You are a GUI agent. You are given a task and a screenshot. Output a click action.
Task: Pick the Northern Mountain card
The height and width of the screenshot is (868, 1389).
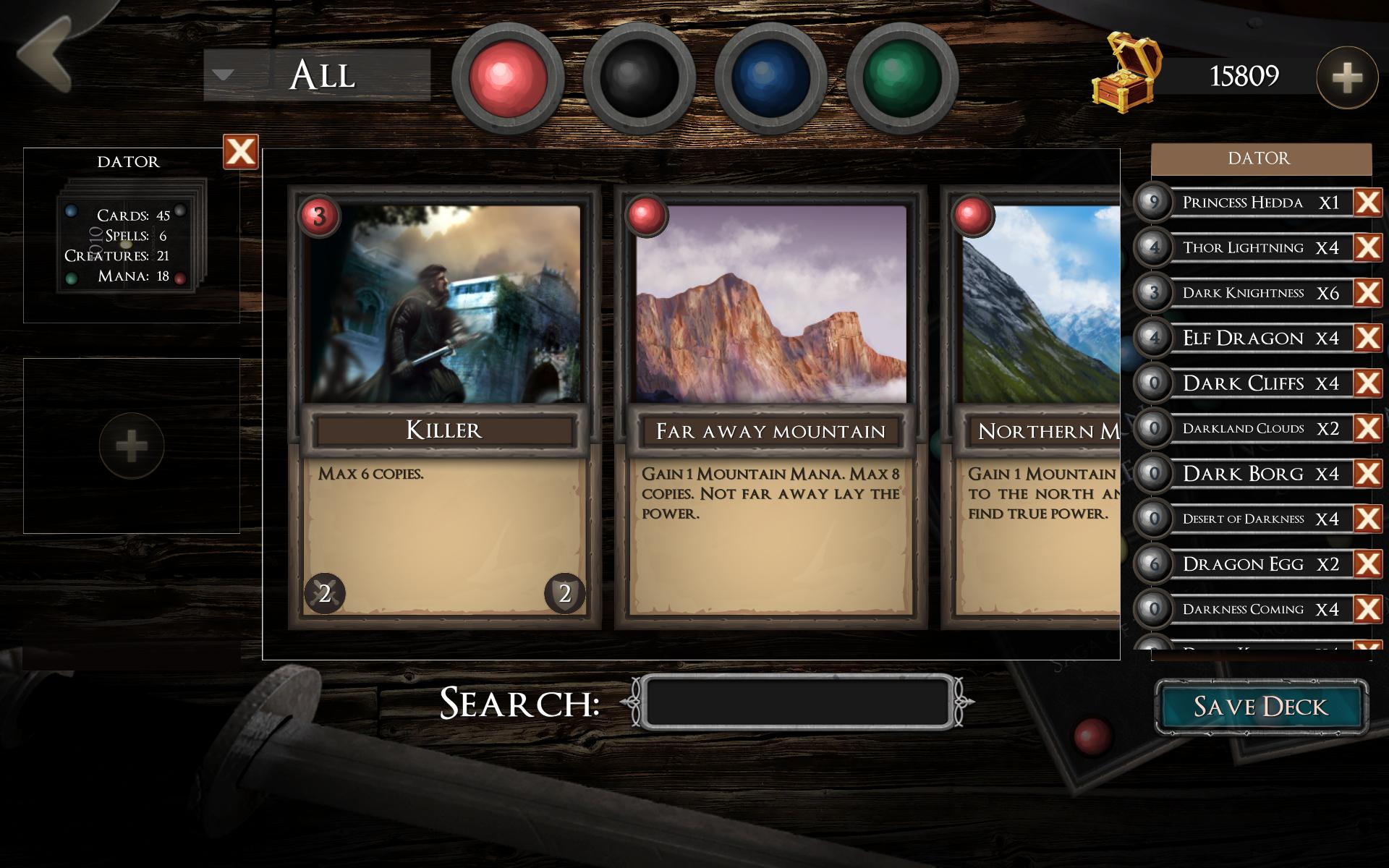click(x=1036, y=407)
